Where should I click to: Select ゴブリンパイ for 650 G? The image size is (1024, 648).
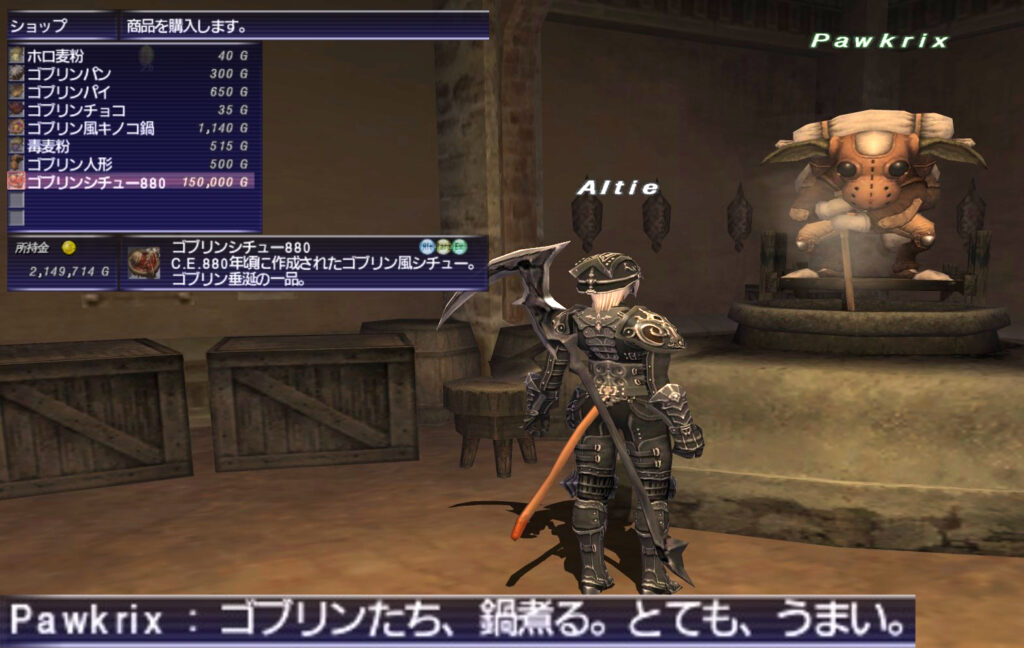[x=130, y=92]
